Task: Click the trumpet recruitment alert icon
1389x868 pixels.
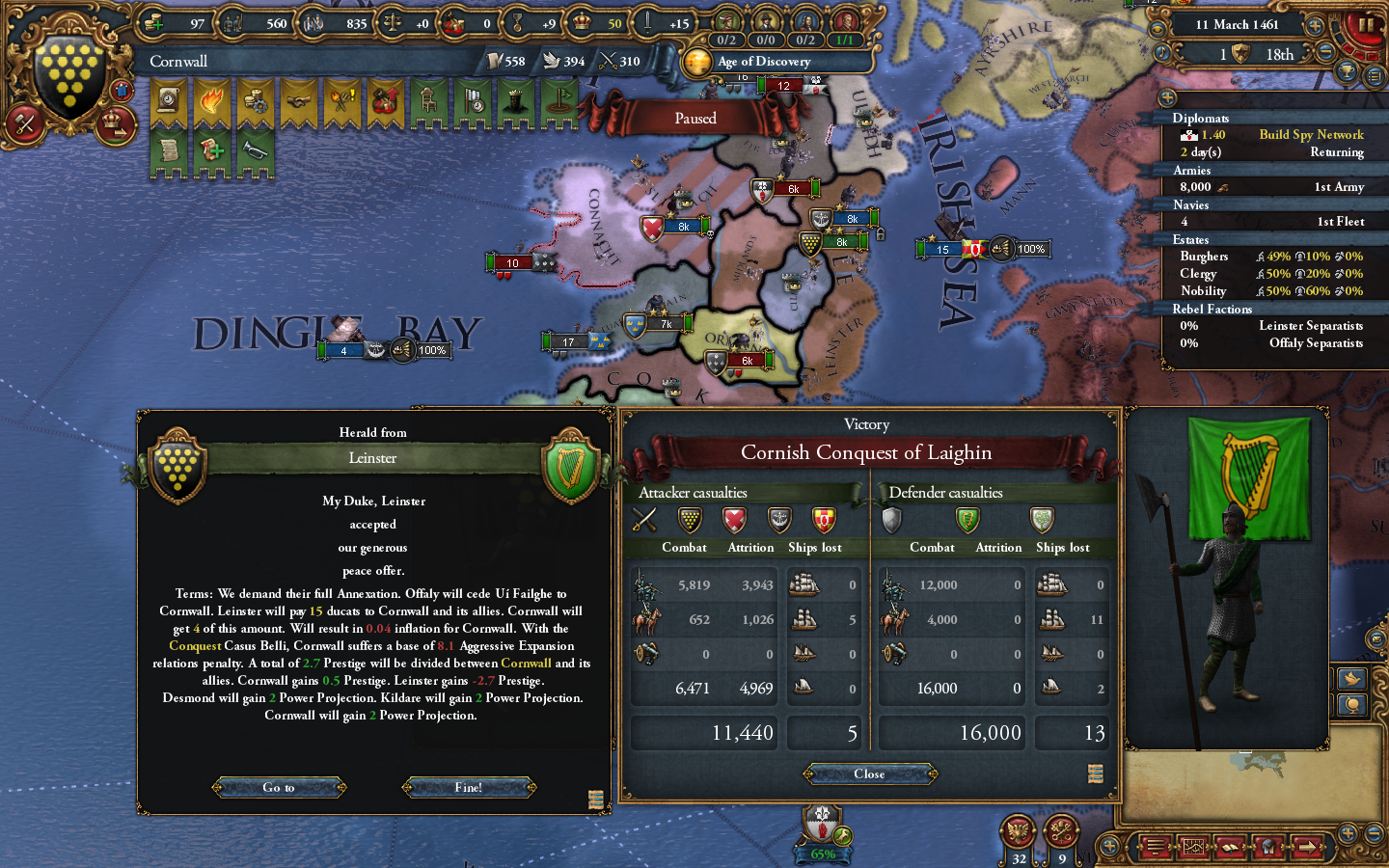Action: coord(255,149)
